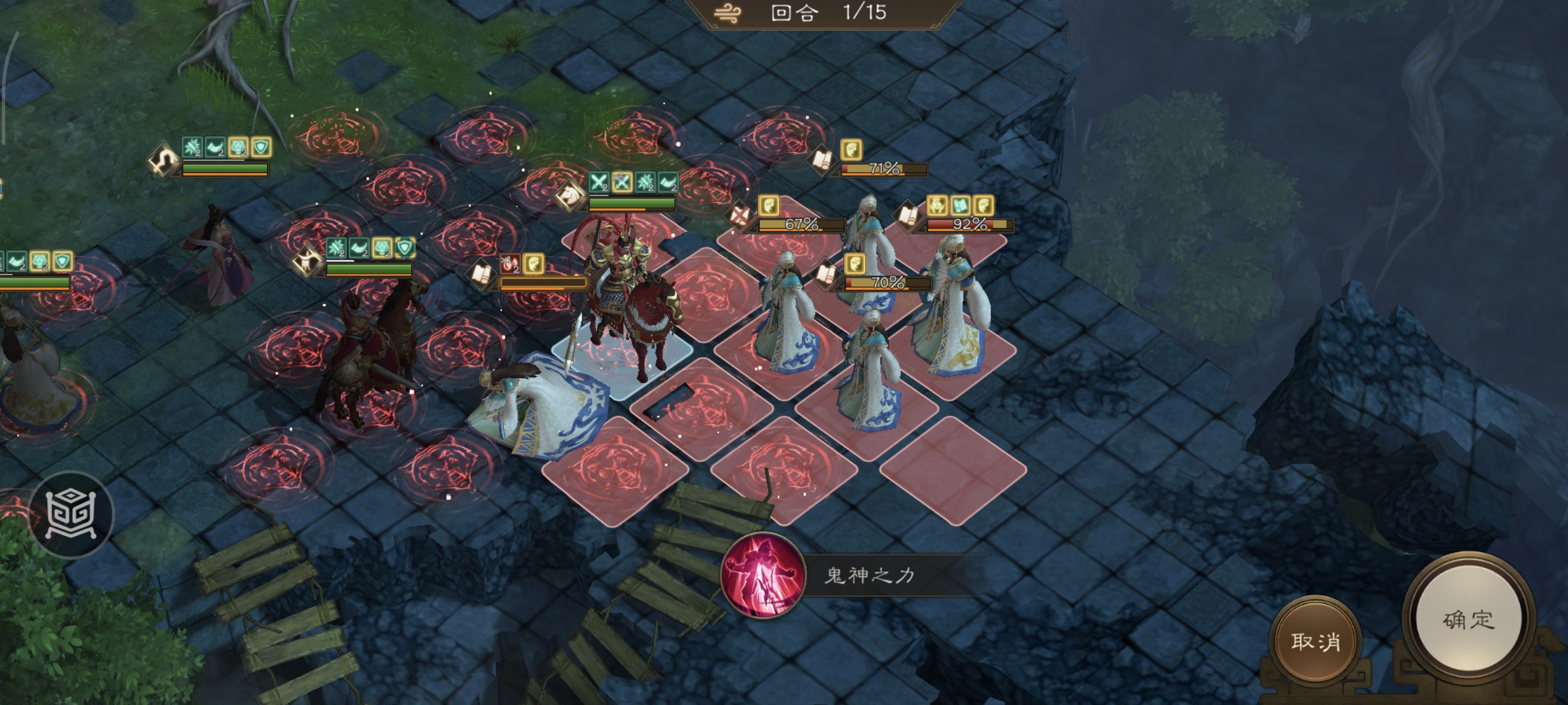Click the 92% morale progress bar

pyautogui.click(x=970, y=225)
